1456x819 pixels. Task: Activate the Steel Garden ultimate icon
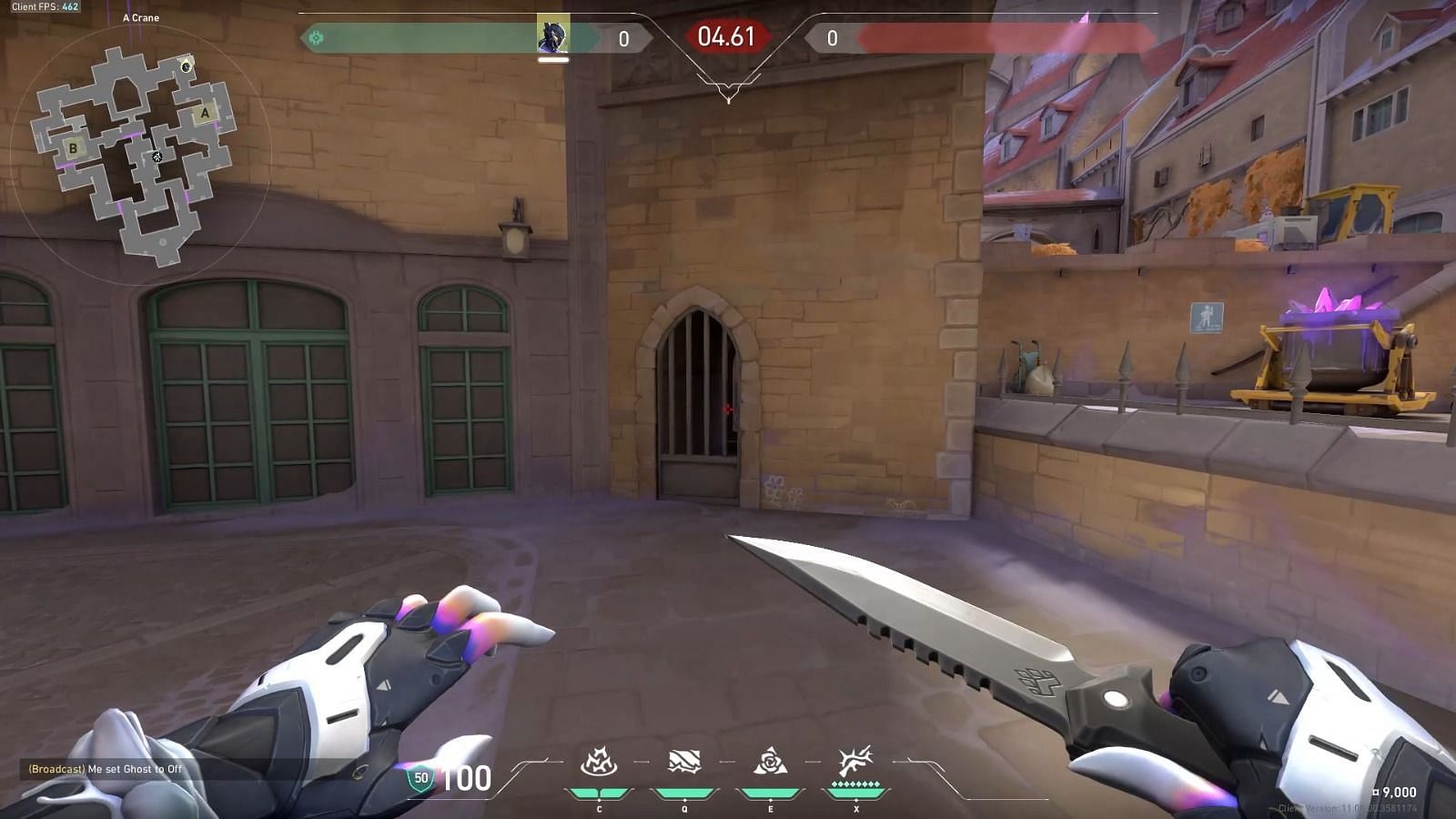point(855,763)
